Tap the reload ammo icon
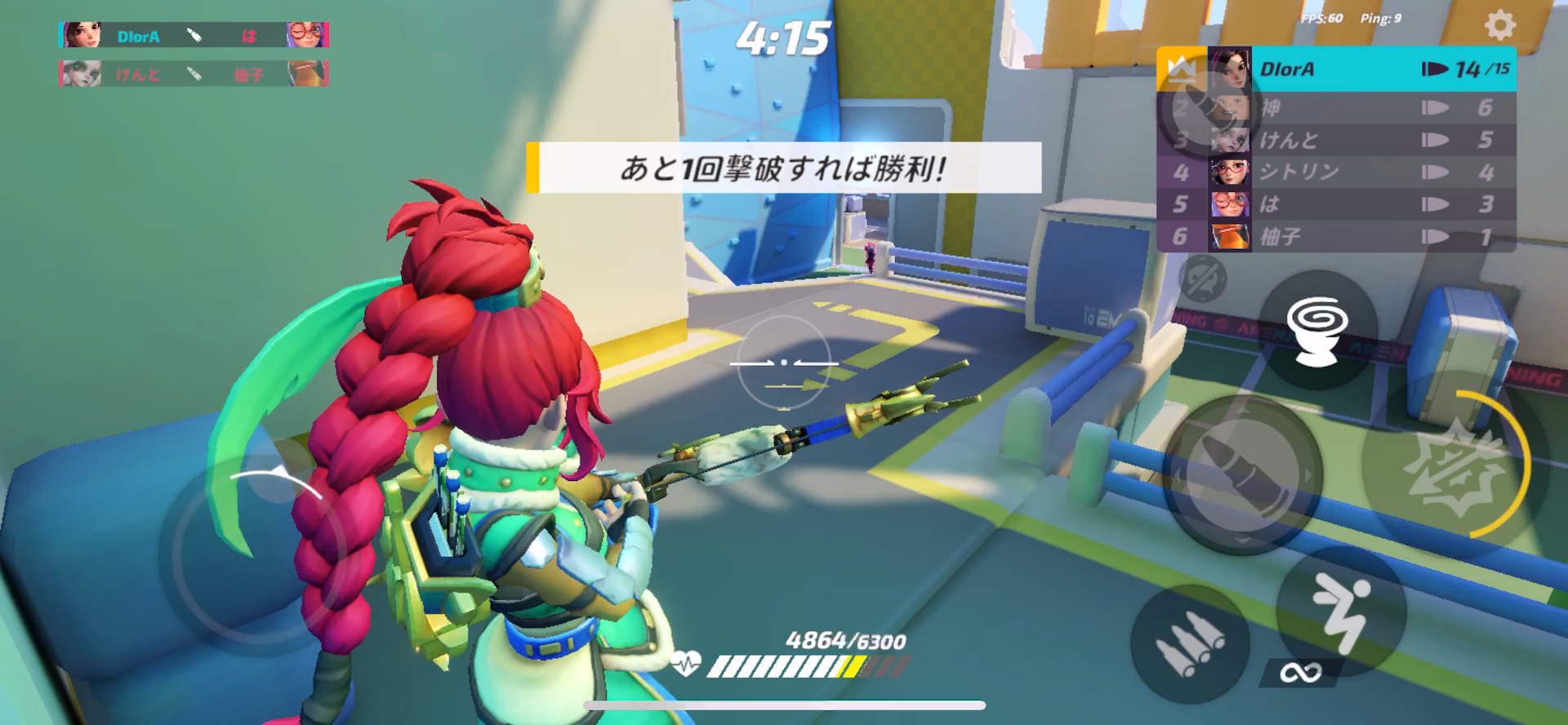This screenshot has width=1568, height=725. click(1192, 645)
